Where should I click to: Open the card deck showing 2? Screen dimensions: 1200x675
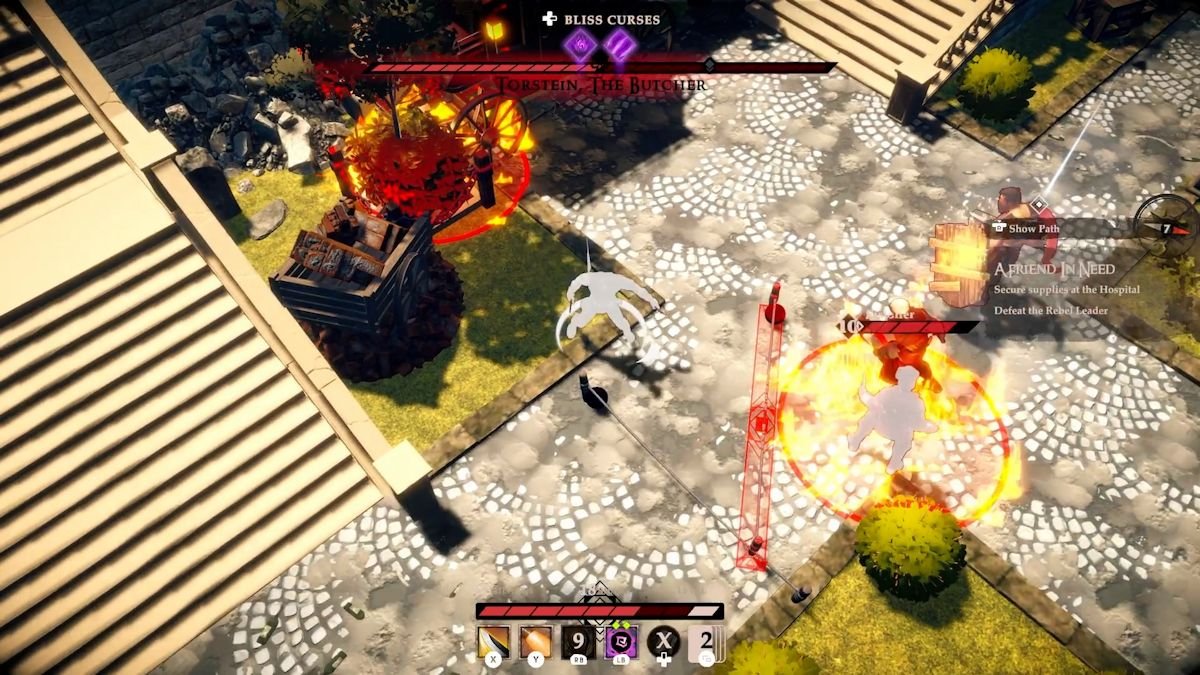click(706, 641)
